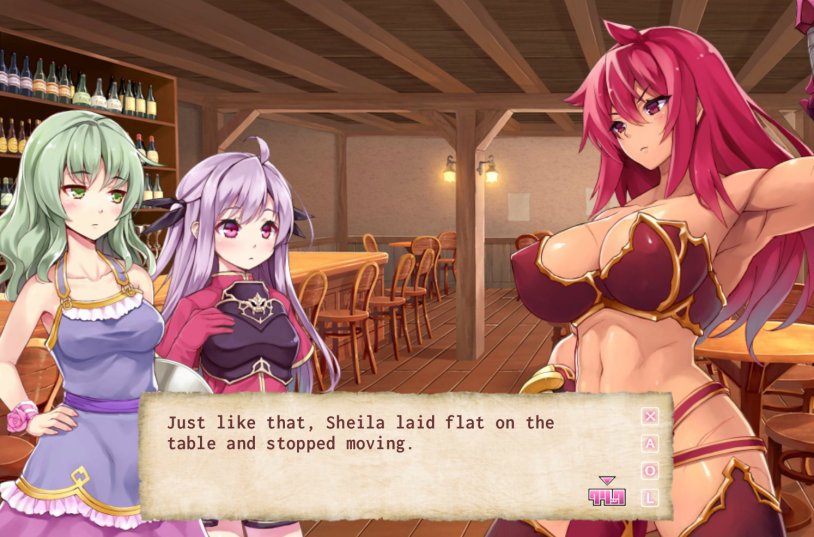Toggle auto-advance with the A button
This screenshot has width=814, height=537.
pyautogui.click(x=650, y=443)
